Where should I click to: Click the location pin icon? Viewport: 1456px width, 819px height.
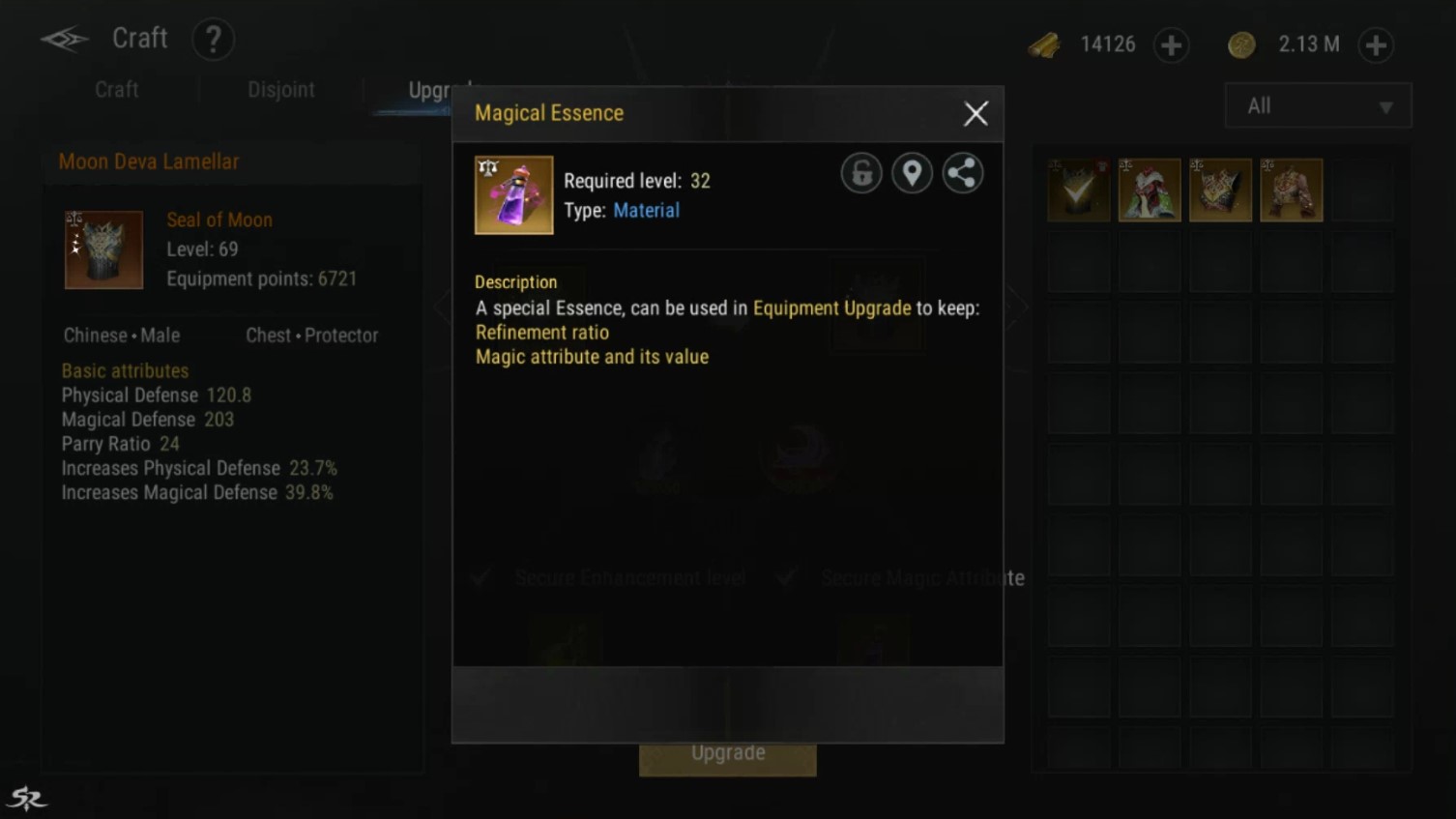[x=912, y=174]
